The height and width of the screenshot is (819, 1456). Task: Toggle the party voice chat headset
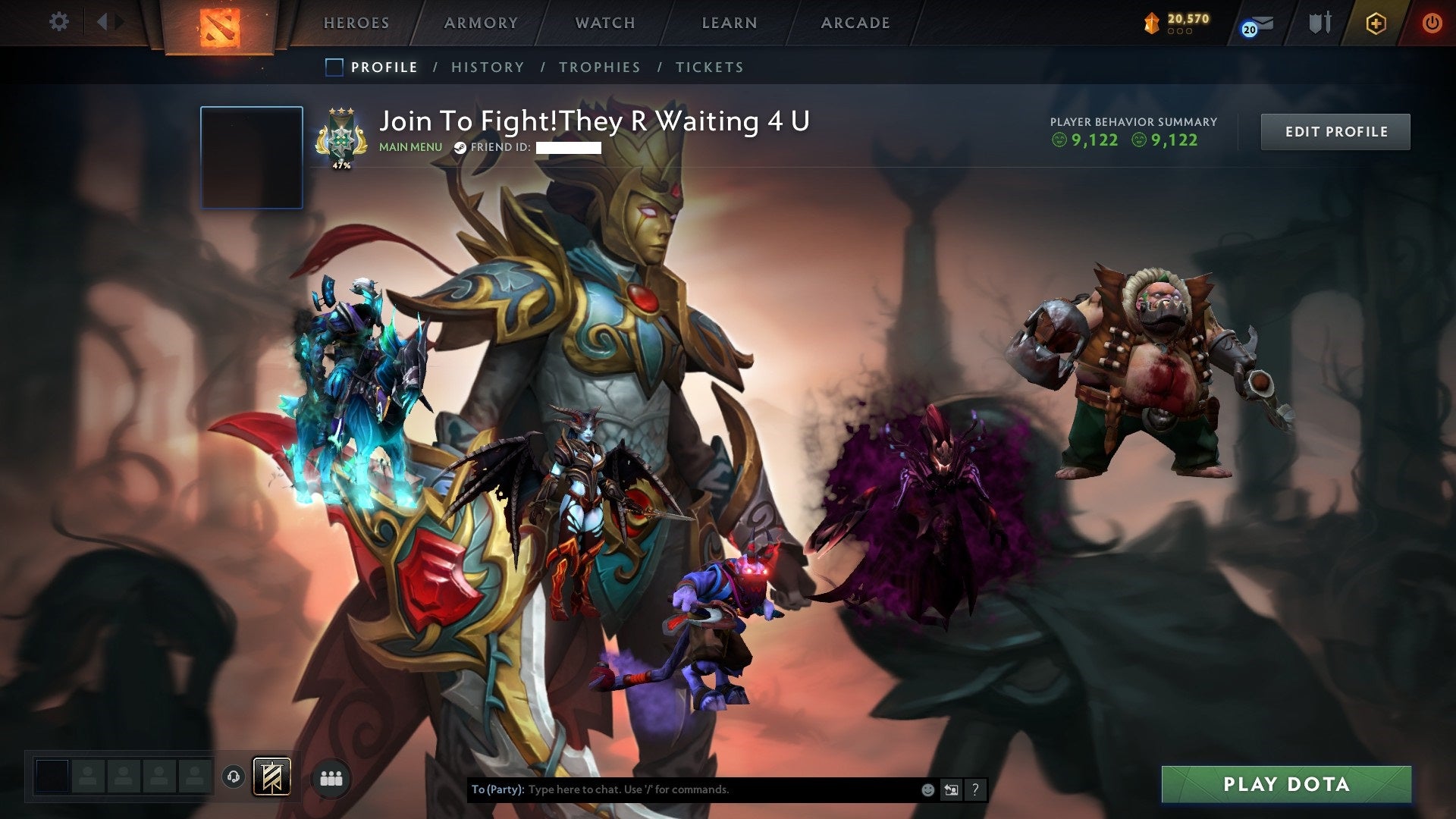233,778
